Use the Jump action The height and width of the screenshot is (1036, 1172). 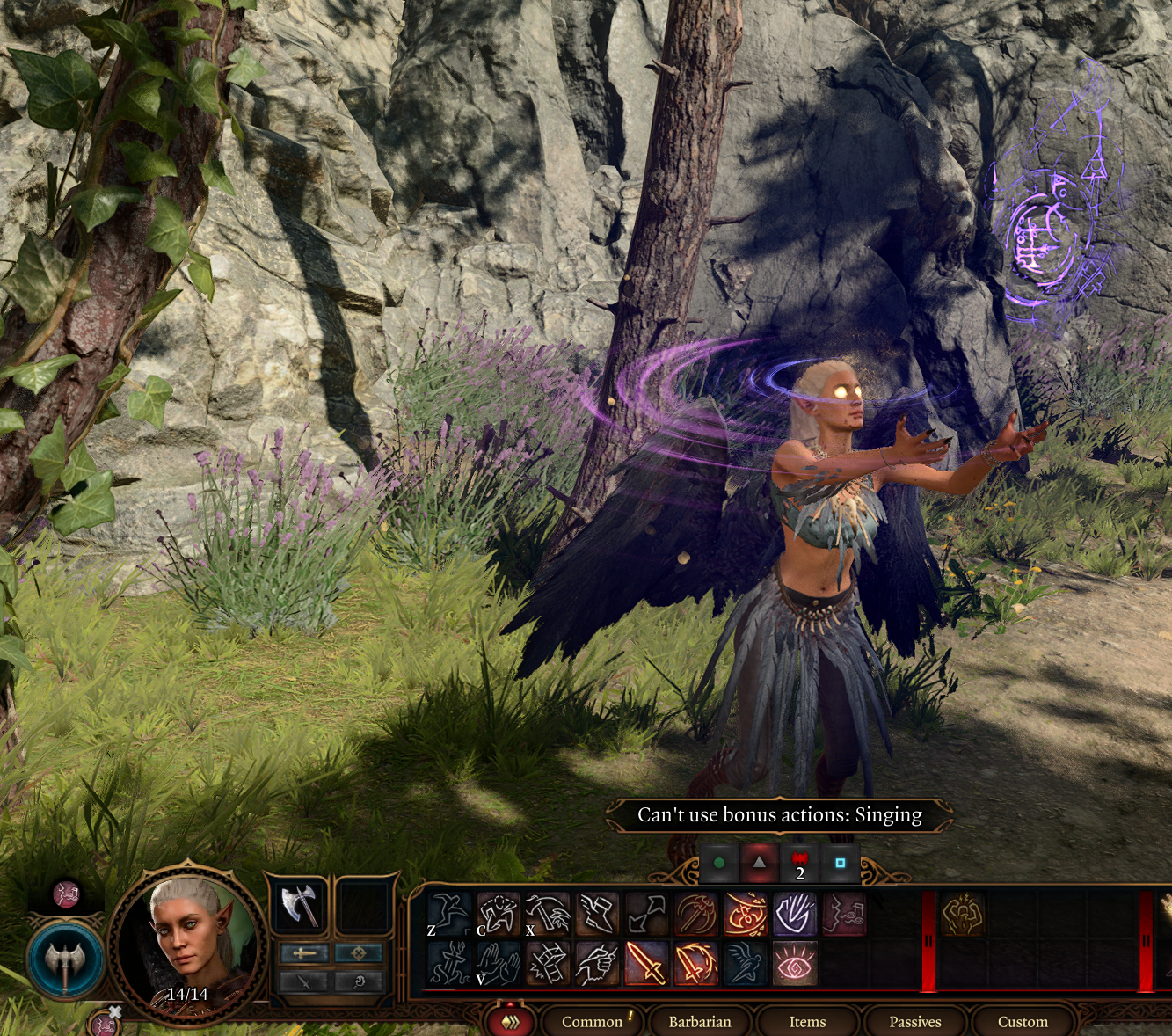point(448,914)
